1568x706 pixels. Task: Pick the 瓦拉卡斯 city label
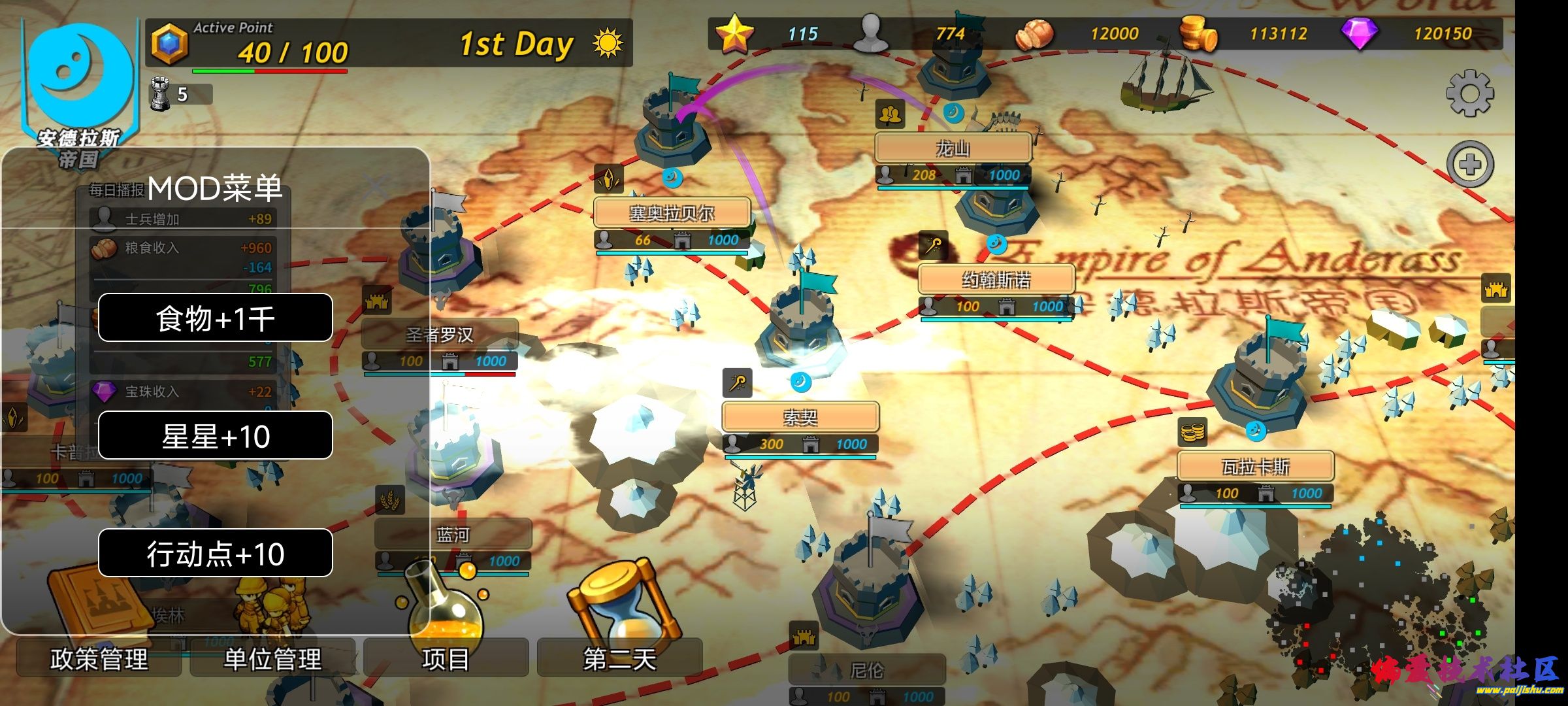(x=1255, y=467)
